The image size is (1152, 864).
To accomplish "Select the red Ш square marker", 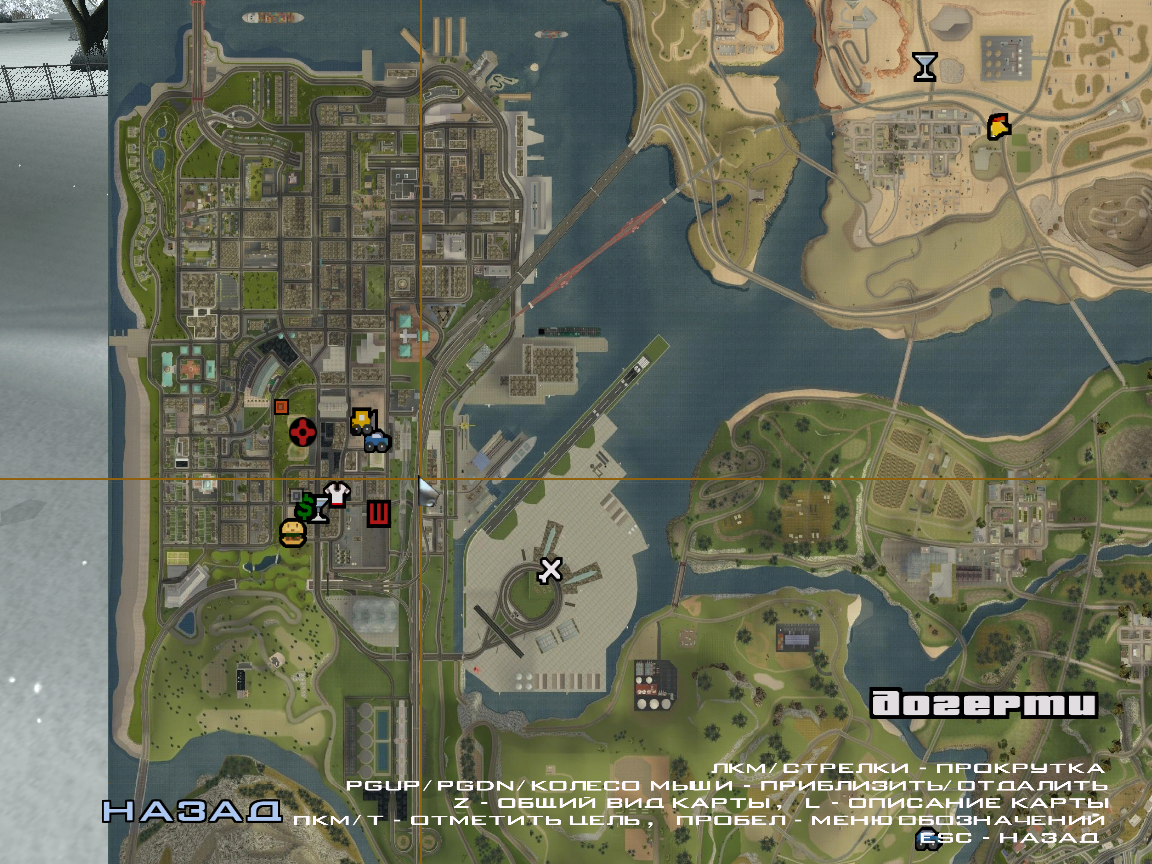I will [378, 514].
